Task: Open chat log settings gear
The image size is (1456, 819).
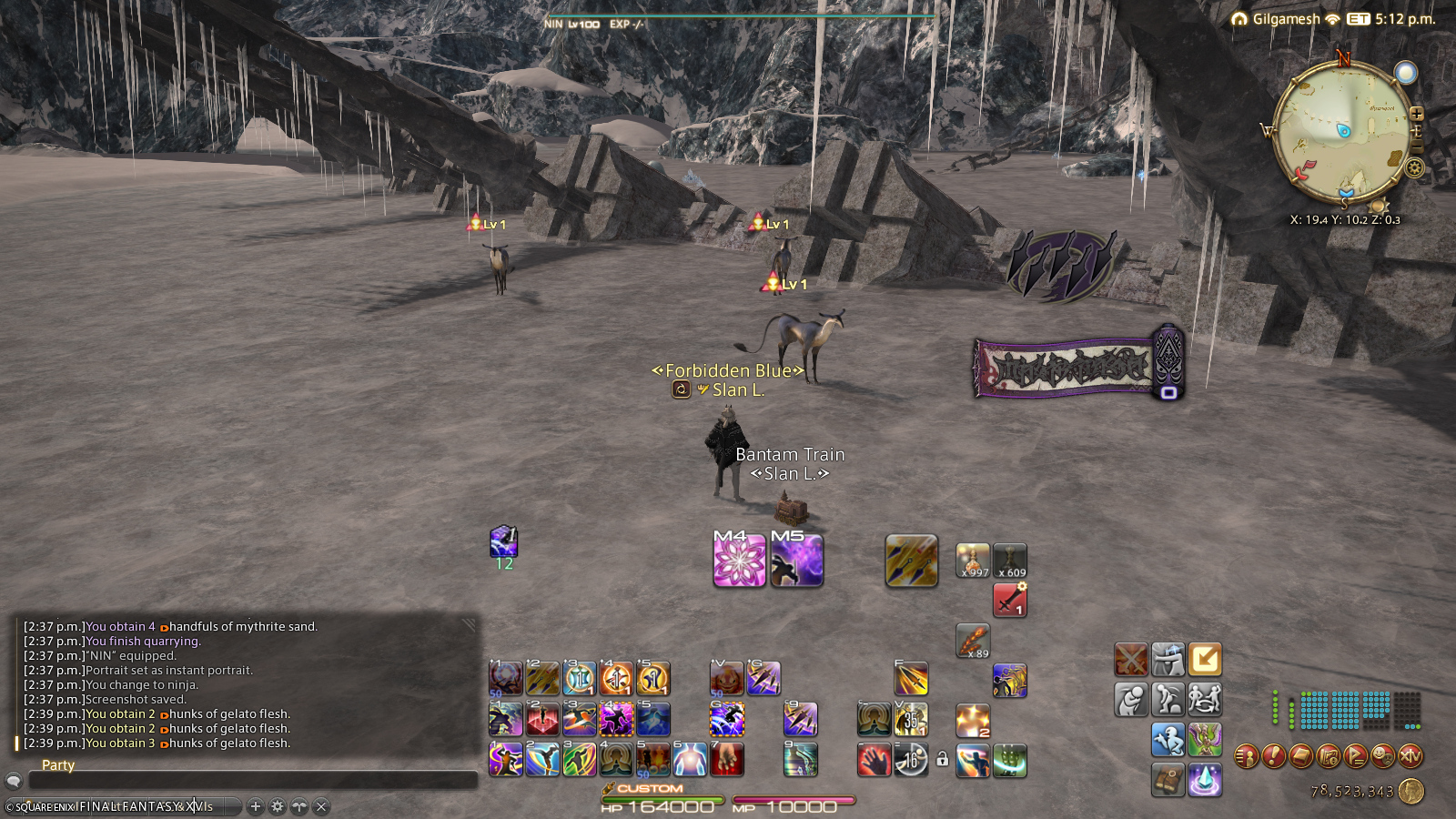Action: 278,806
